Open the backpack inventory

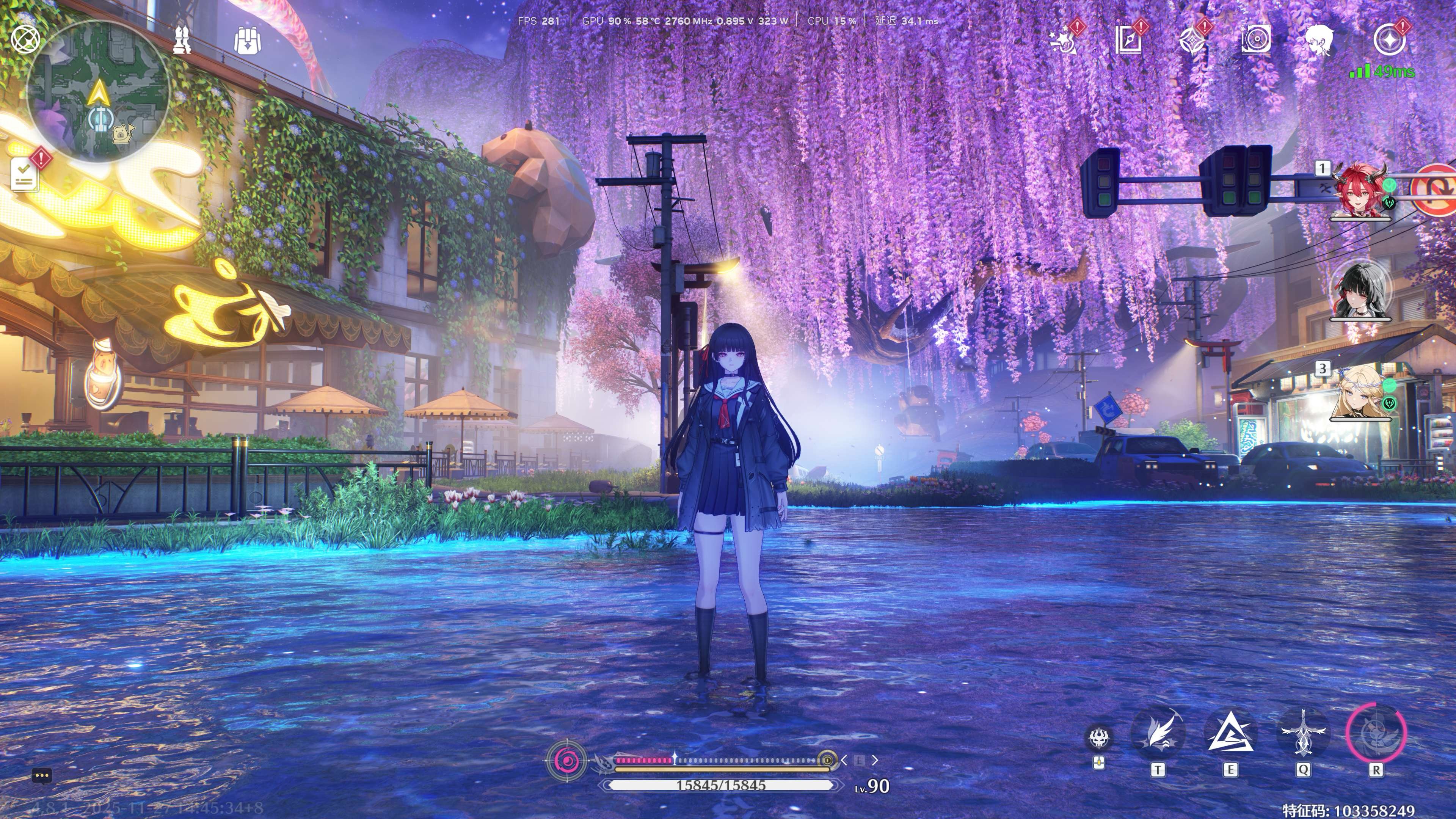point(247,40)
